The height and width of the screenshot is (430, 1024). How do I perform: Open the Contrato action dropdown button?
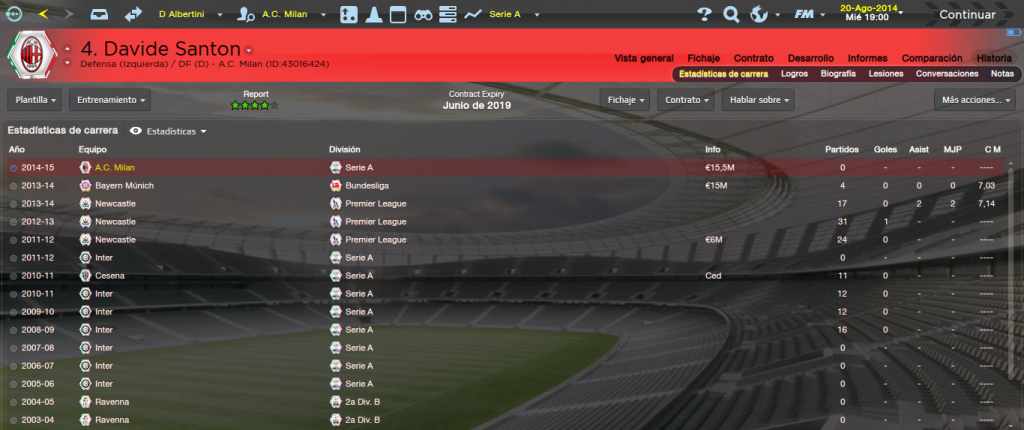689,100
